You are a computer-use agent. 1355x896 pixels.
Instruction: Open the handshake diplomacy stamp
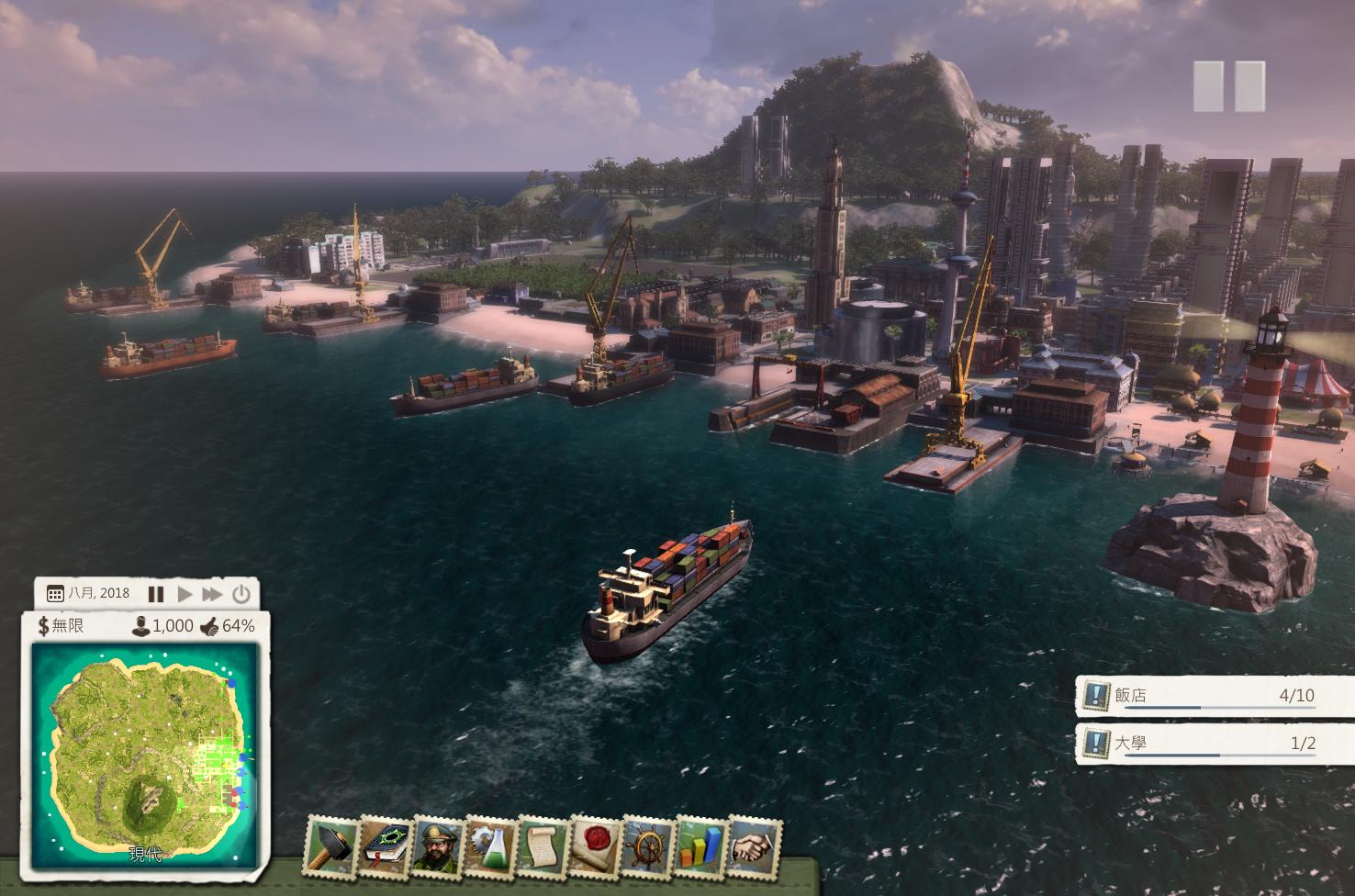[x=756, y=846]
